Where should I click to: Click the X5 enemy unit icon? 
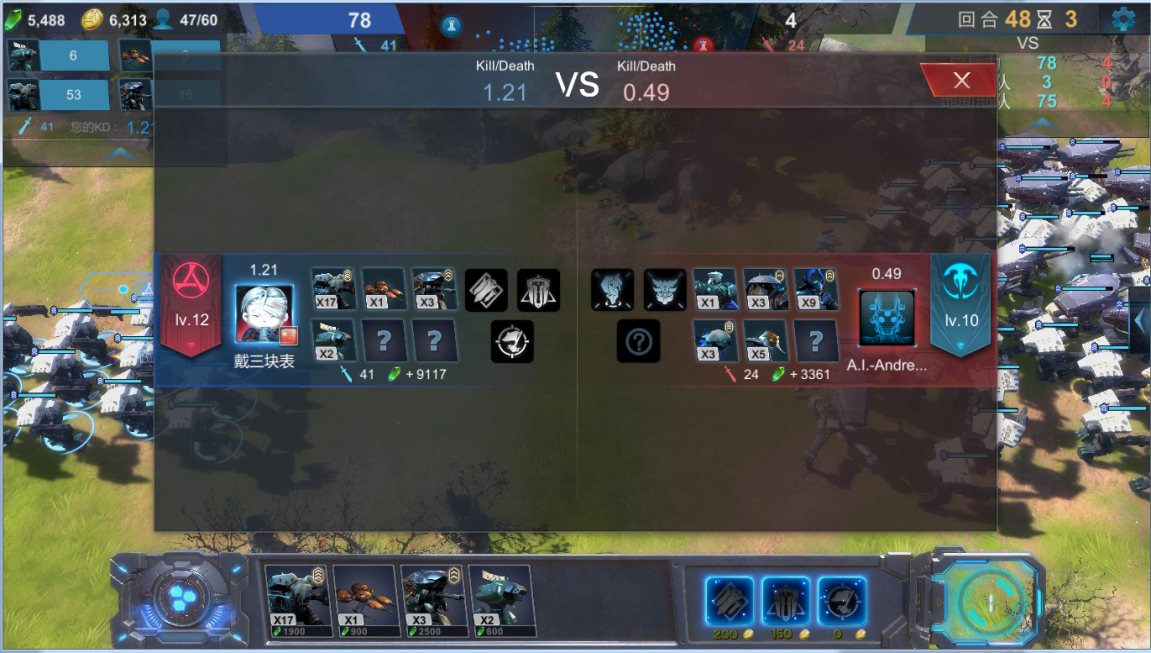click(765, 340)
